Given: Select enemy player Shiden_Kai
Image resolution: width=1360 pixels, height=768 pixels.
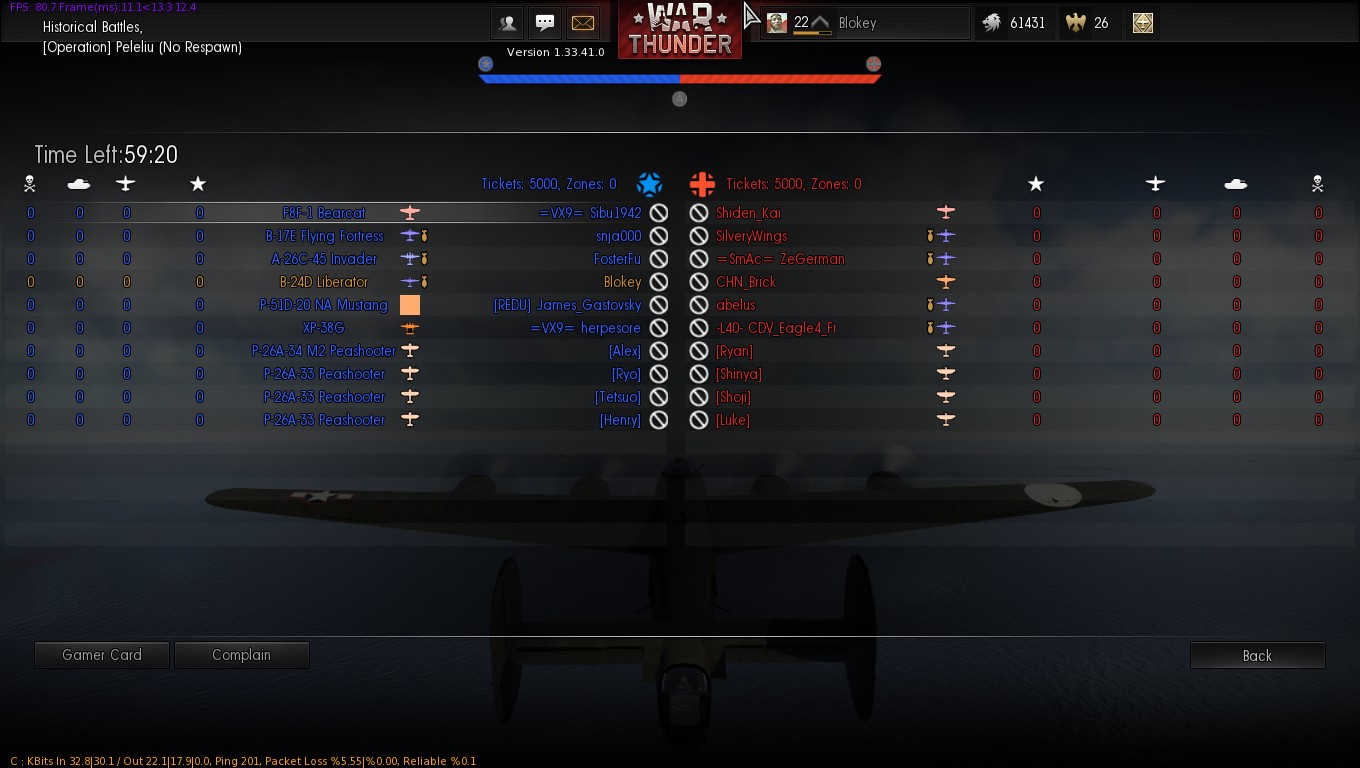Looking at the screenshot, I should tap(748, 213).
